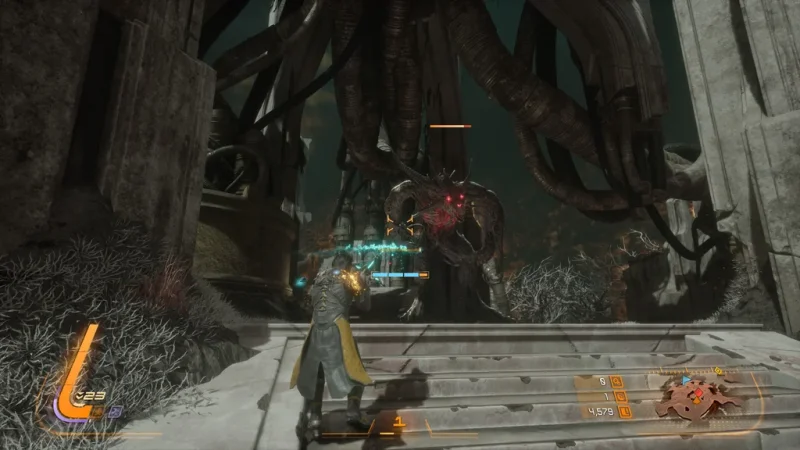
Task: Select the blue arrow marker on the minimap
Action: 686,381
